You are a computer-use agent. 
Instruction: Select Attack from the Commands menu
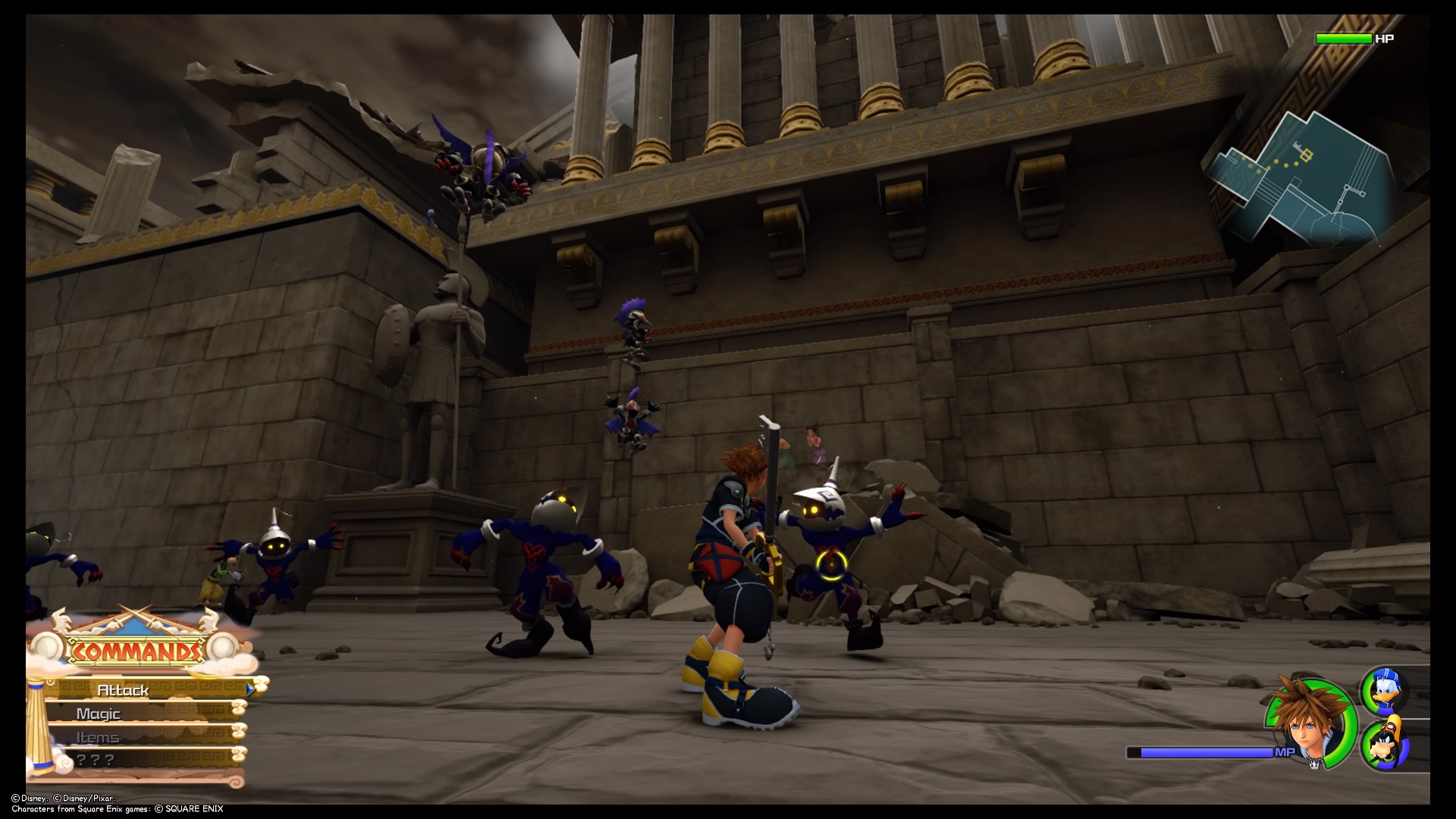(125, 691)
